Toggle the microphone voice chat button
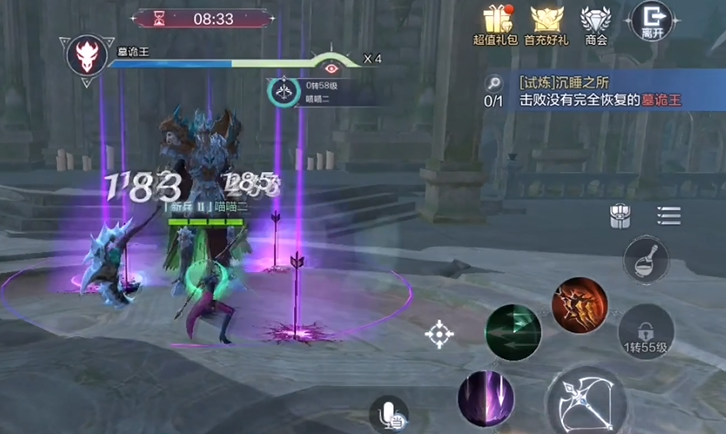The width and height of the screenshot is (726, 434). (389, 414)
